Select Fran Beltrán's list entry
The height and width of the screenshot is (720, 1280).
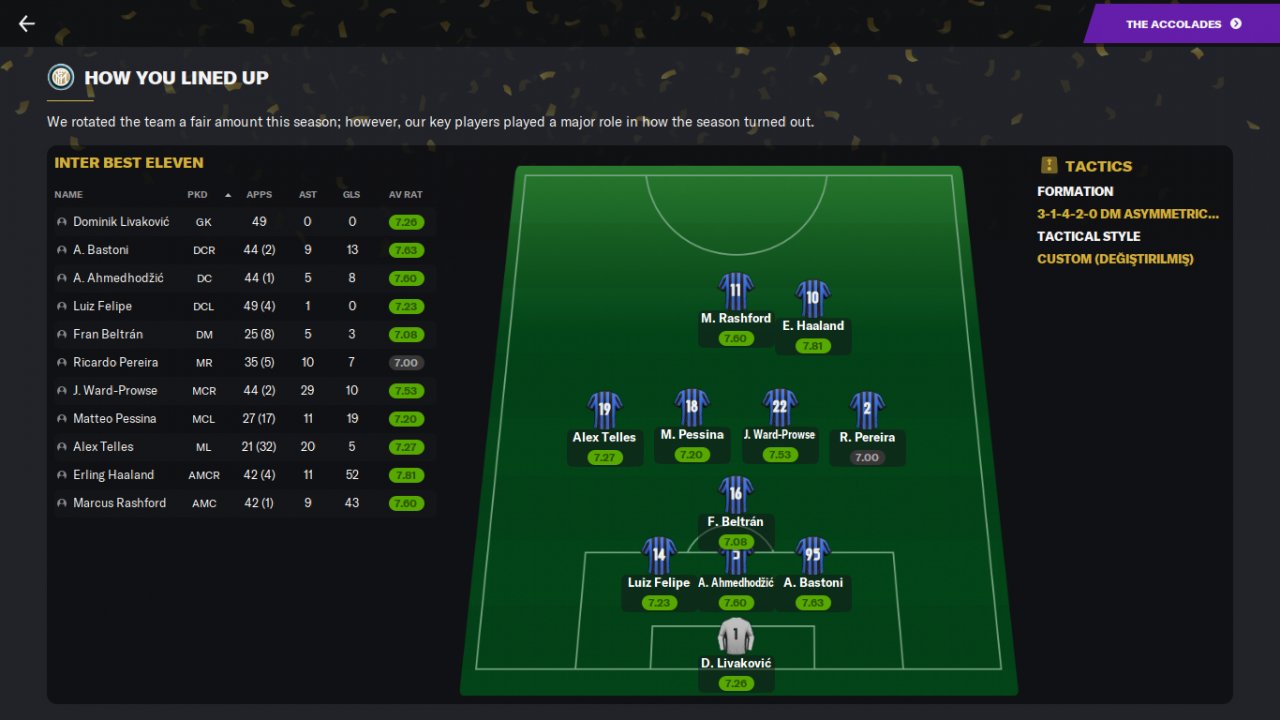pos(109,334)
